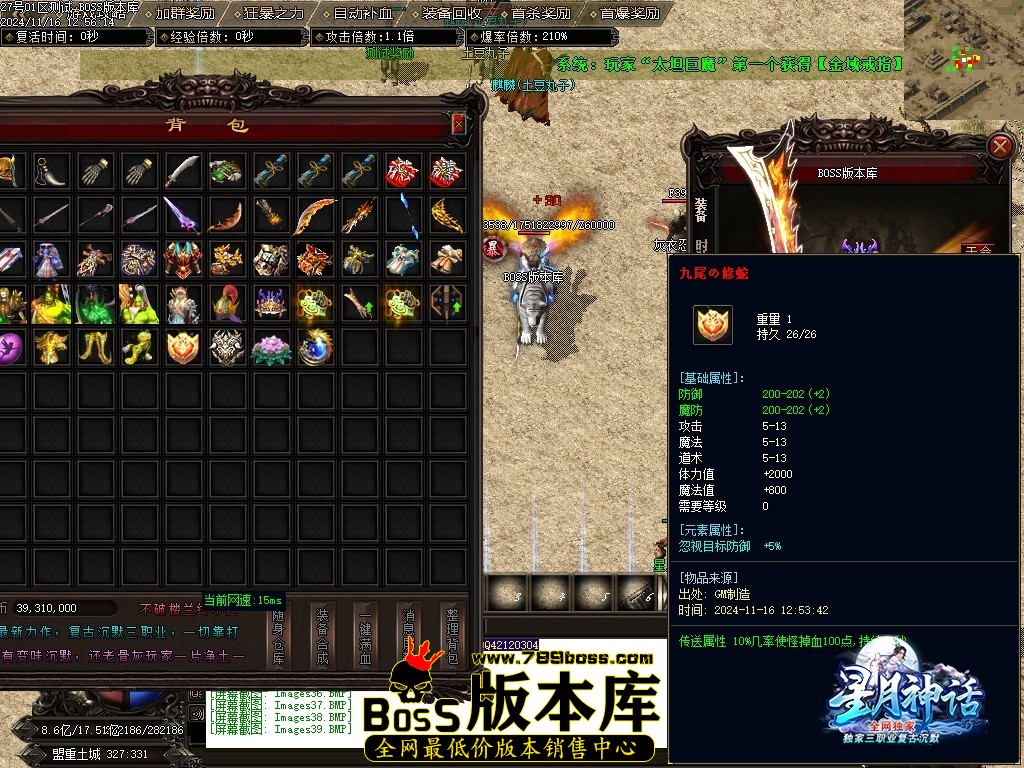The width and height of the screenshot is (1024, 768).
Task: Close the BOSS版本库 character panel
Action: (999, 147)
